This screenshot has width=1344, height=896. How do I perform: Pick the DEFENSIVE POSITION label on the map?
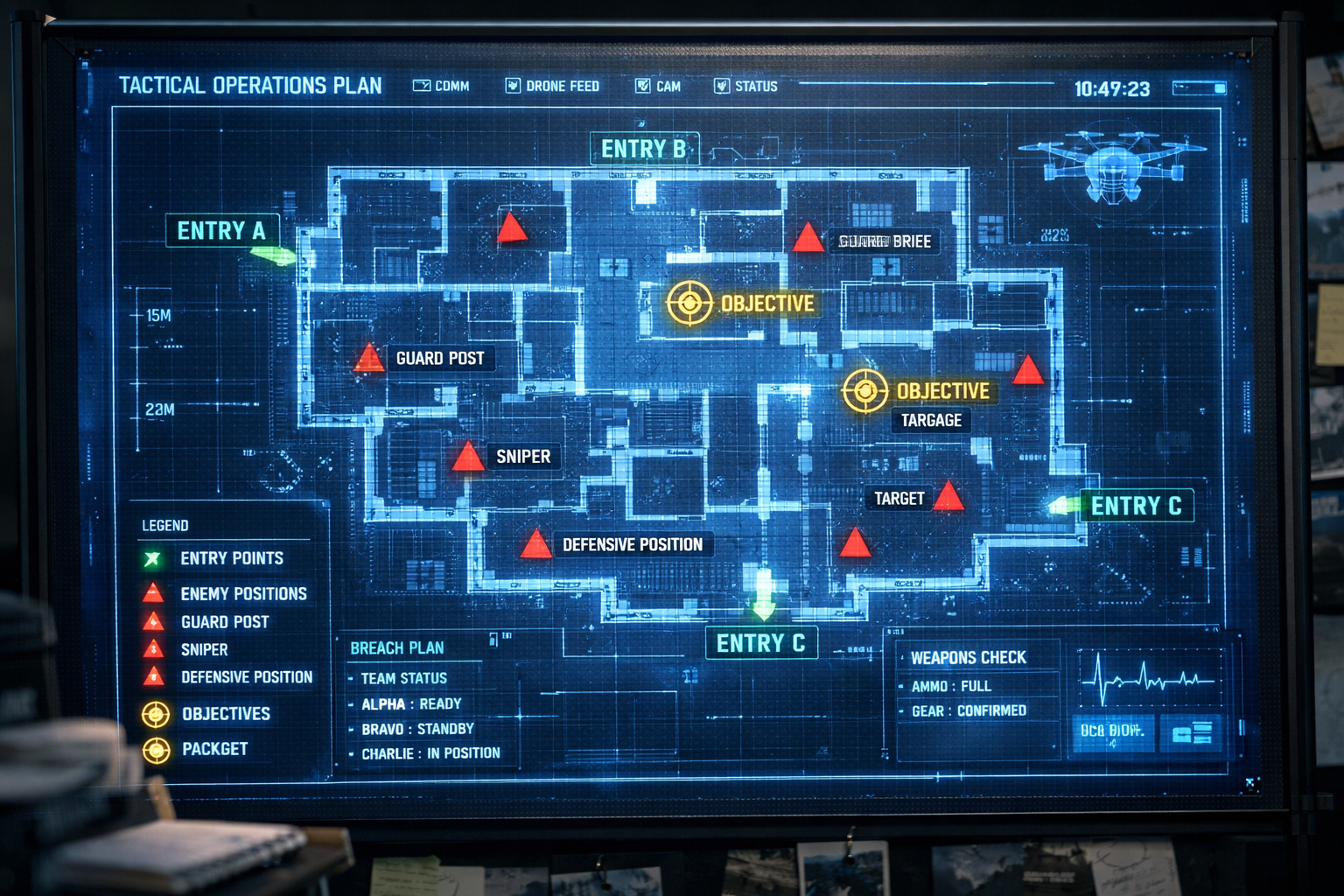(633, 544)
